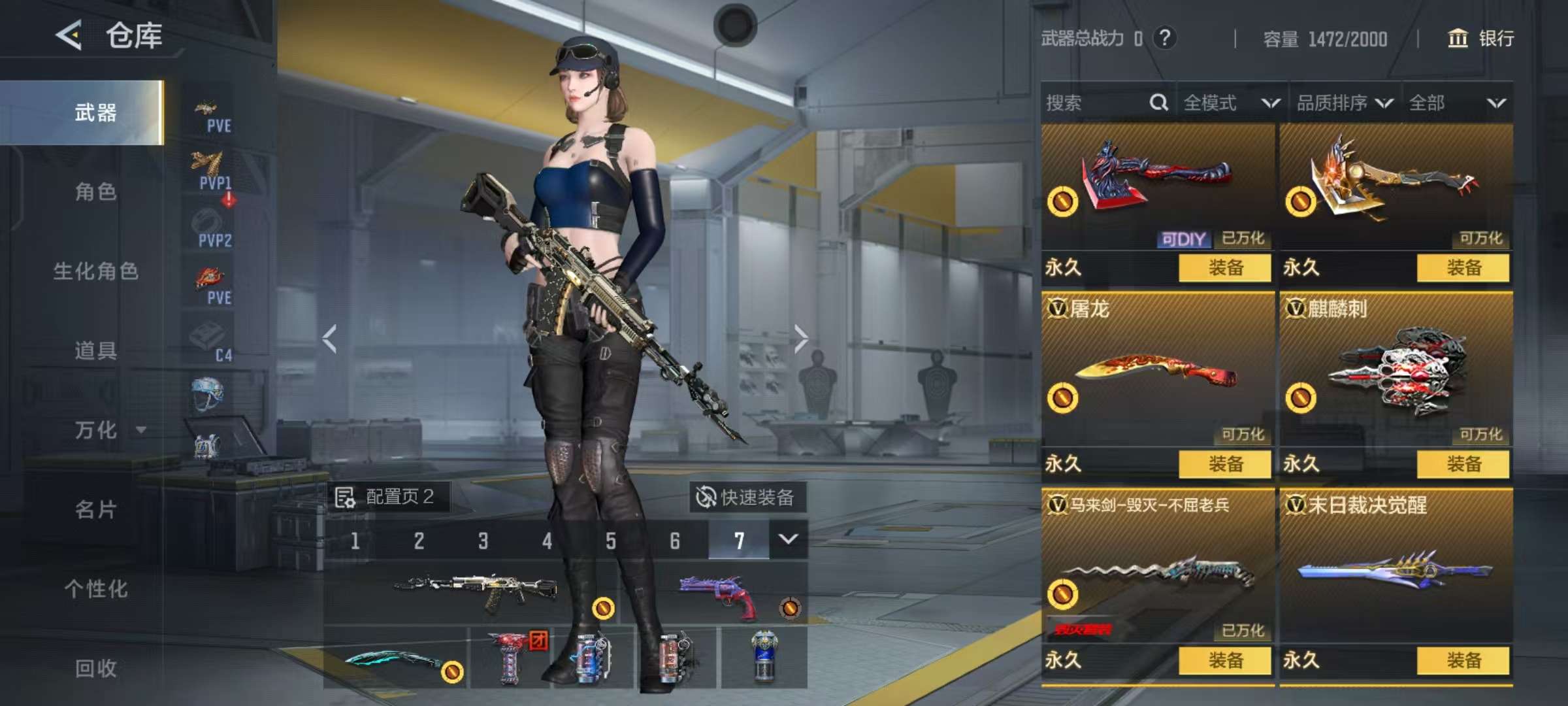Open the 名片 section

(x=95, y=509)
